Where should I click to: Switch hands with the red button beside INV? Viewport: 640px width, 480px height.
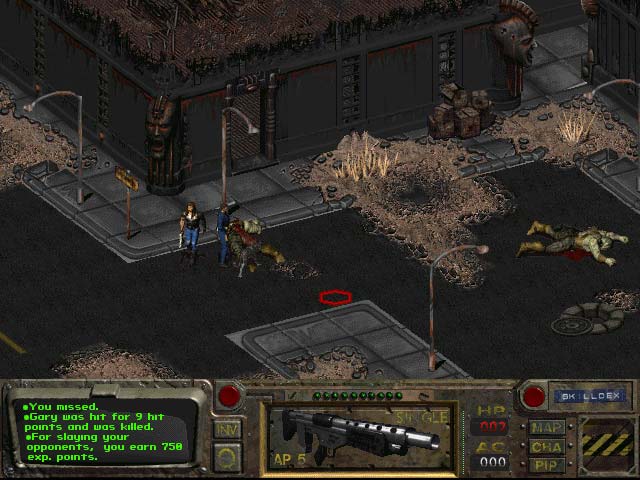pos(229,396)
